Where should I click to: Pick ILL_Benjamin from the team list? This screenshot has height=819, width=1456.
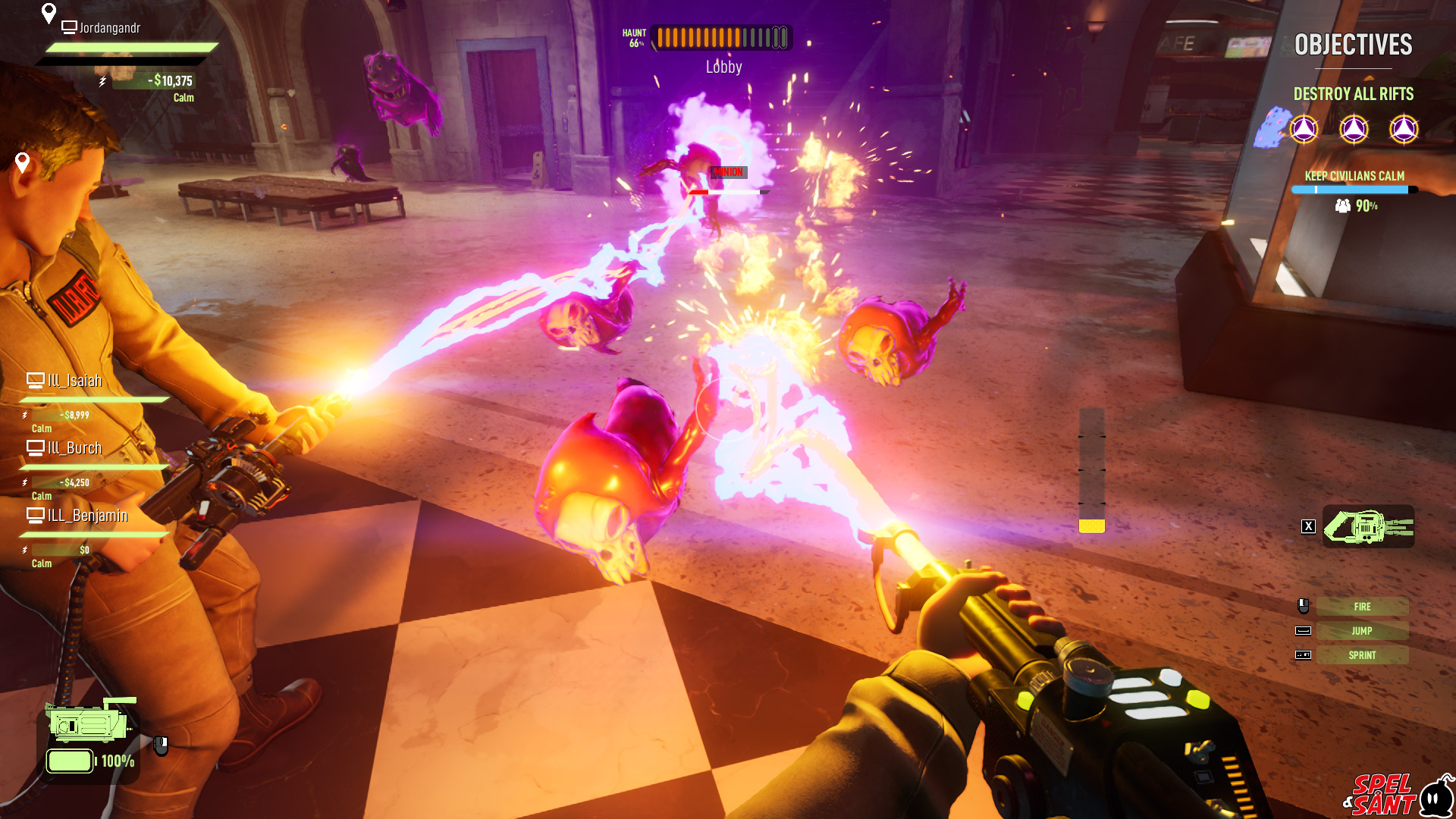(87, 516)
